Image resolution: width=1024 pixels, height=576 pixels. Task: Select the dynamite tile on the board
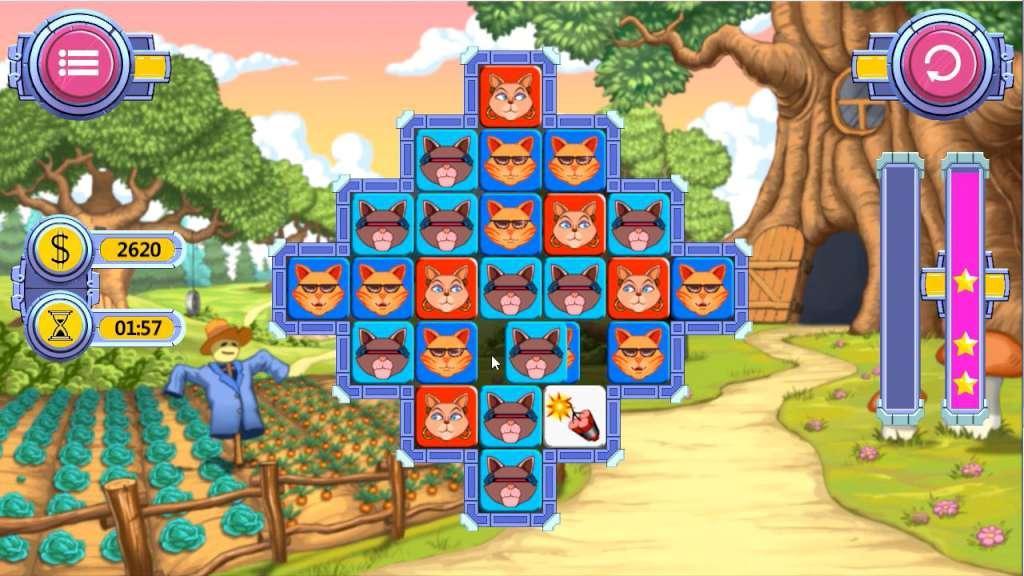(x=575, y=416)
